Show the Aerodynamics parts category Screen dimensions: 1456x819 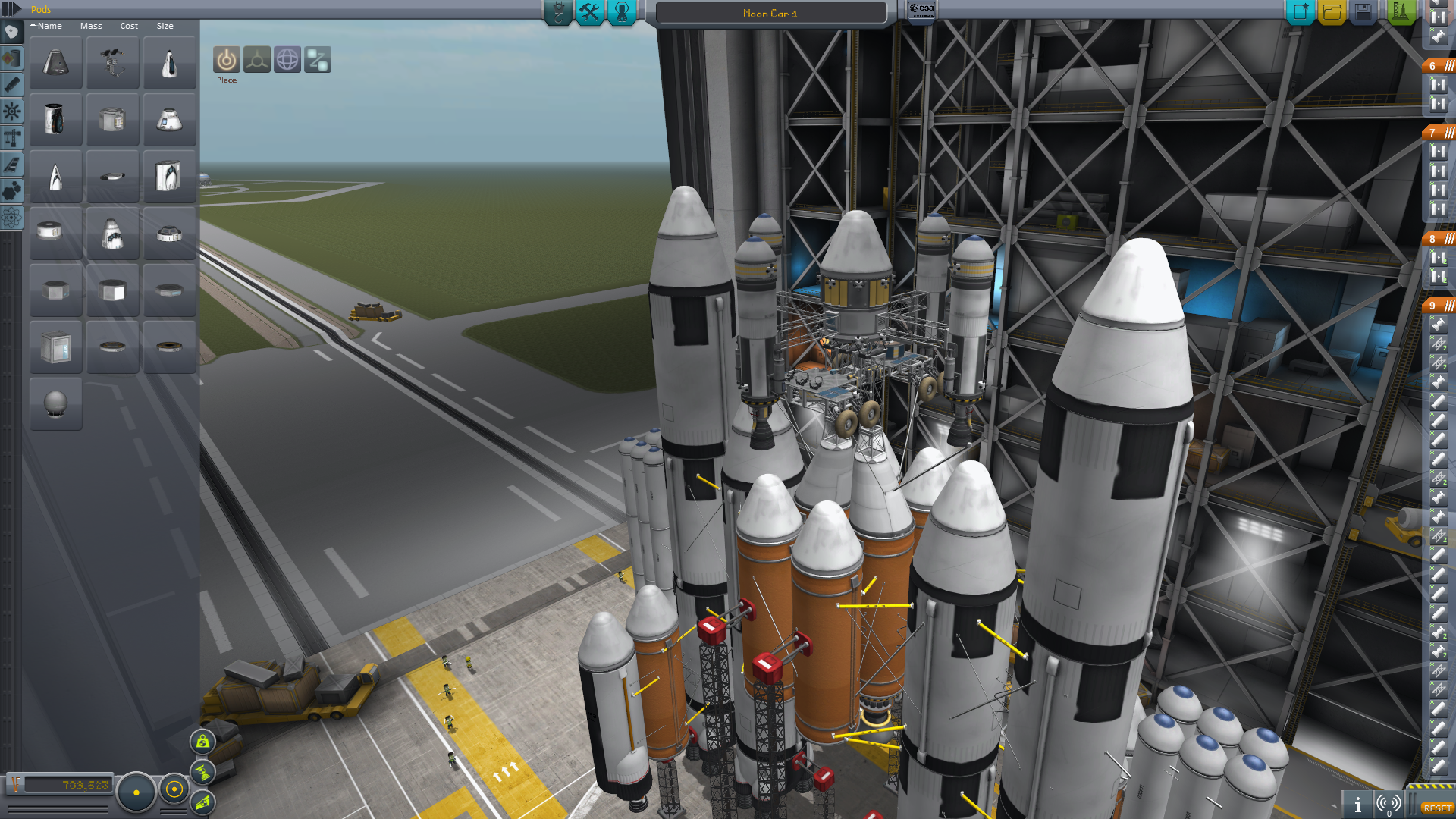tap(11, 165)
